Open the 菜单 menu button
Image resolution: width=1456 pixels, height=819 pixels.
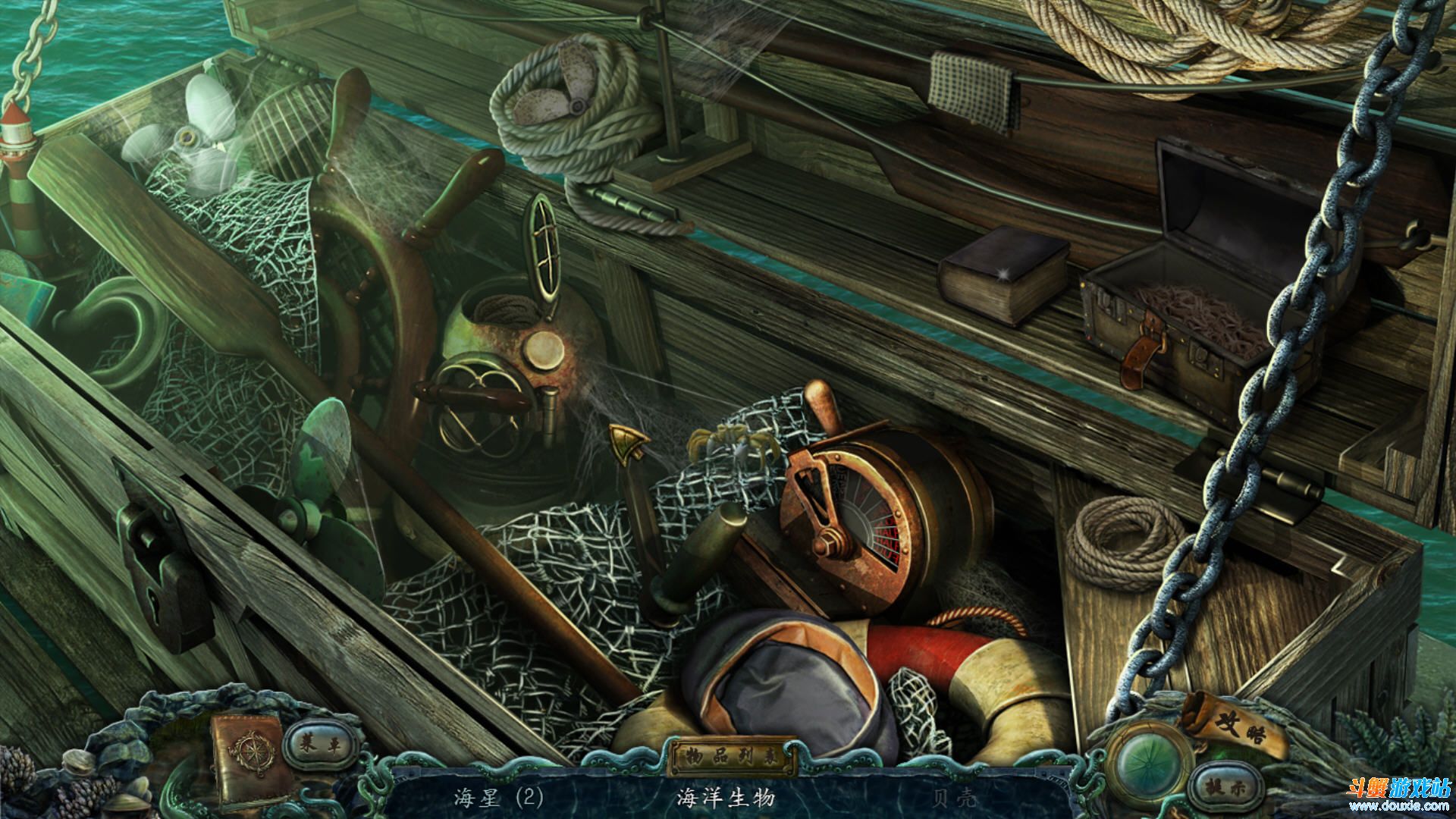click(x=315, y=745)
